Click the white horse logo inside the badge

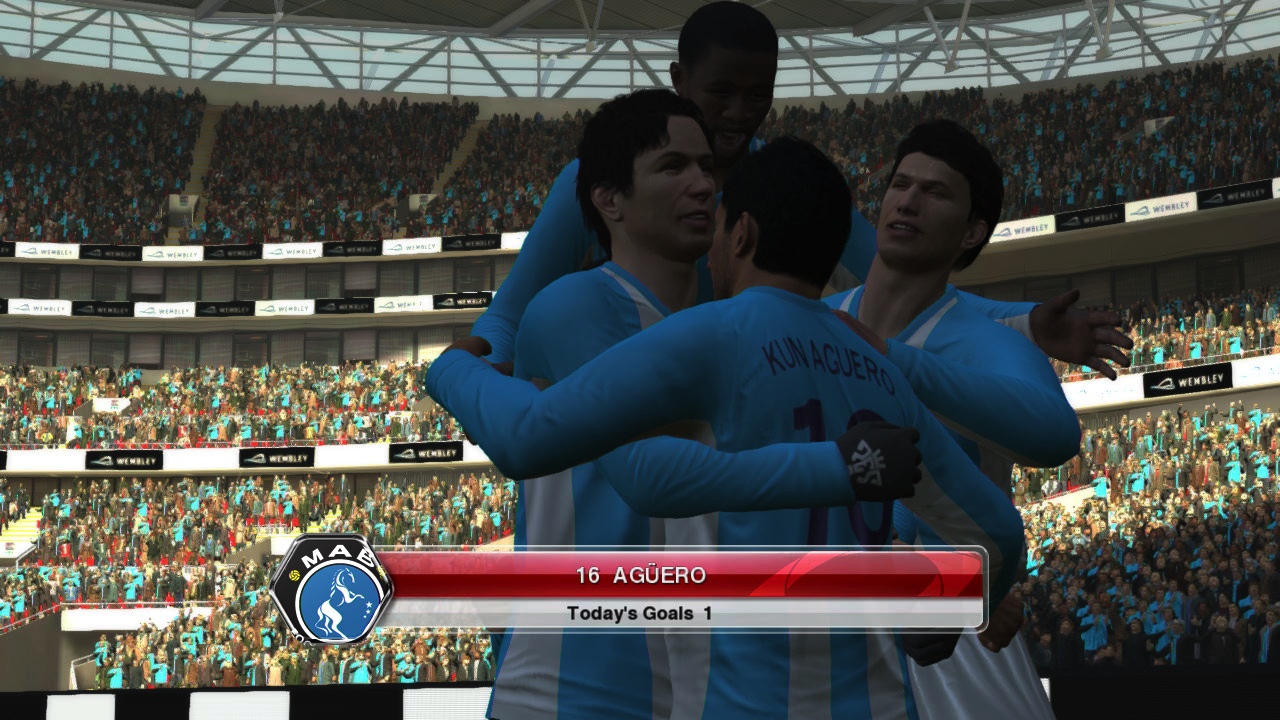coord(338,598)
